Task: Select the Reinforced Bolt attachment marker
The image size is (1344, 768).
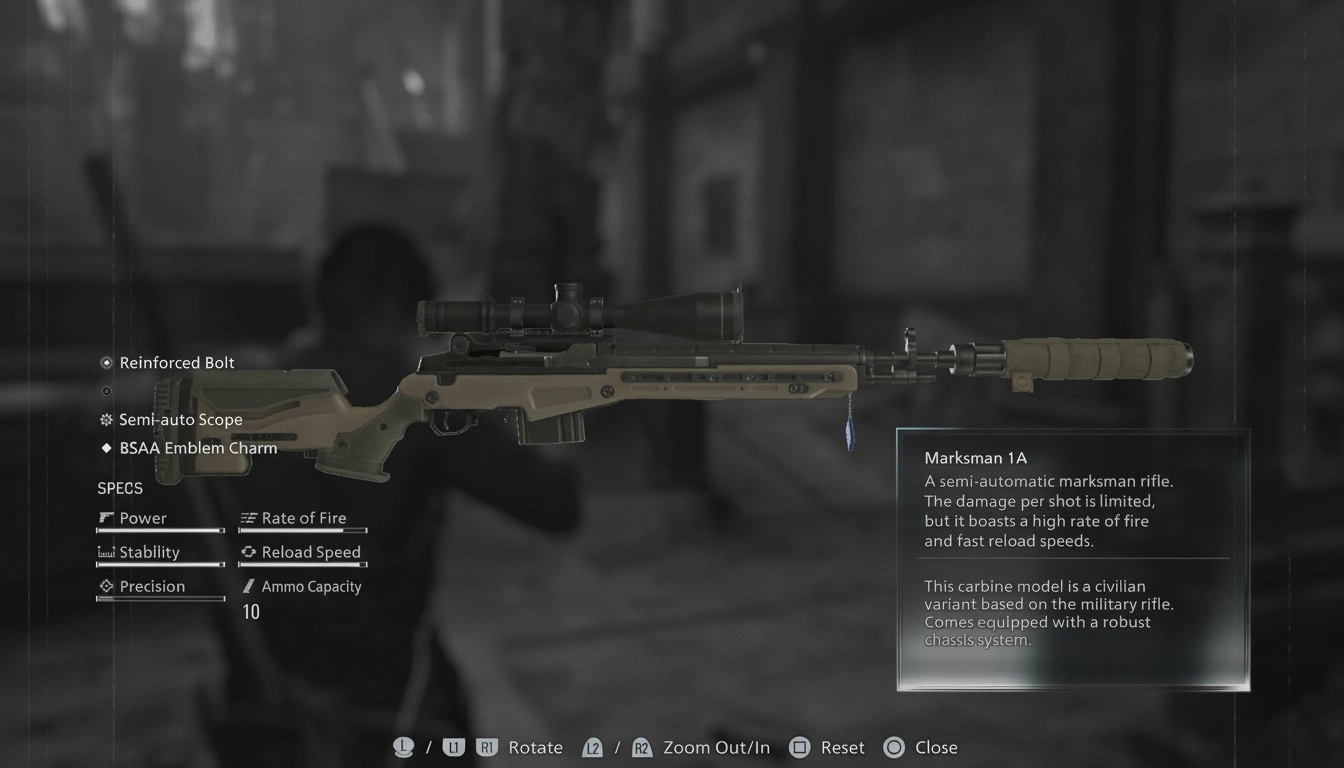Action: pos(106,362)
